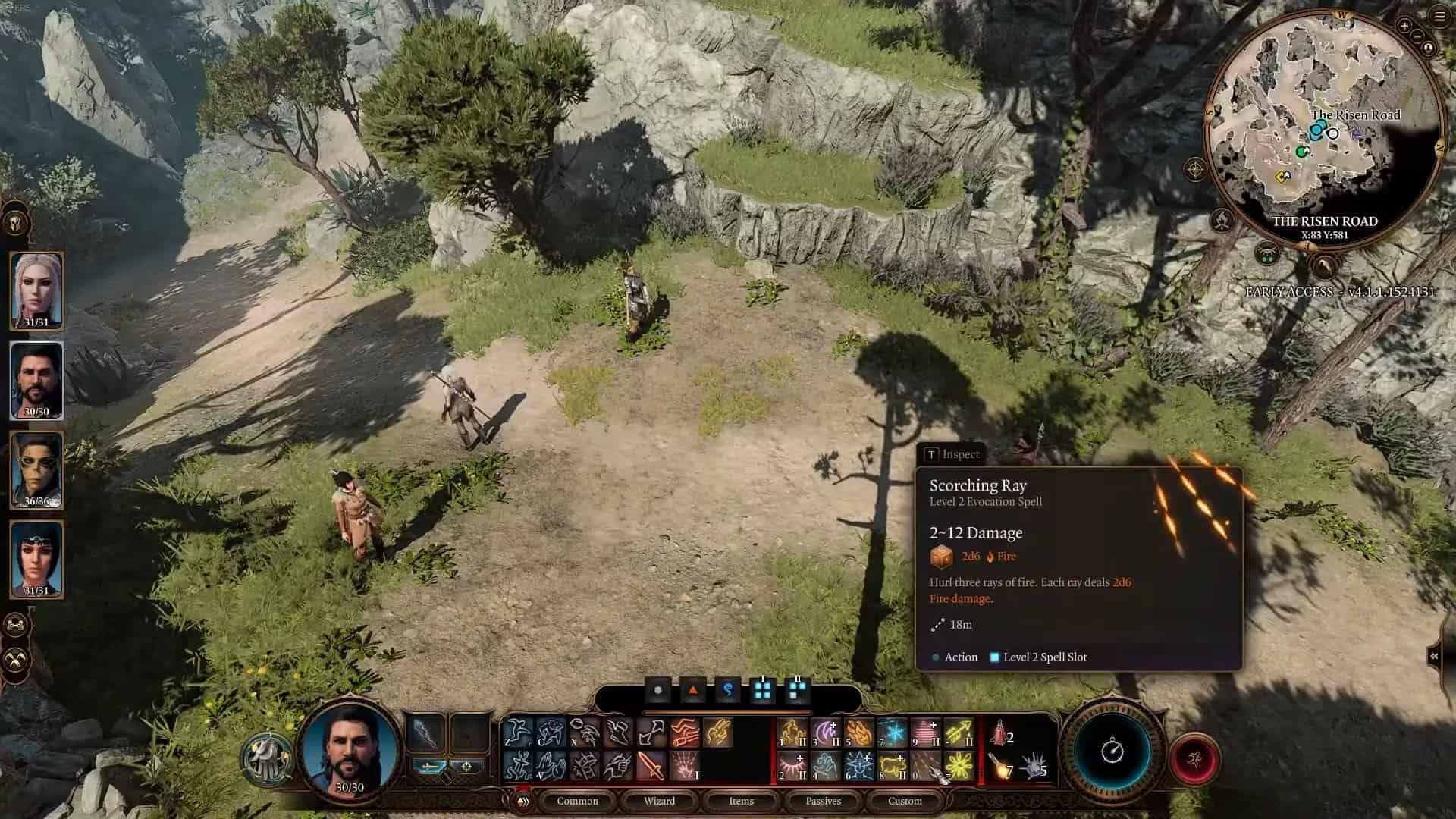Open the Wizard hotbar tab
The height and width of the screenshot is (819, 1456).
coord(659,801)
